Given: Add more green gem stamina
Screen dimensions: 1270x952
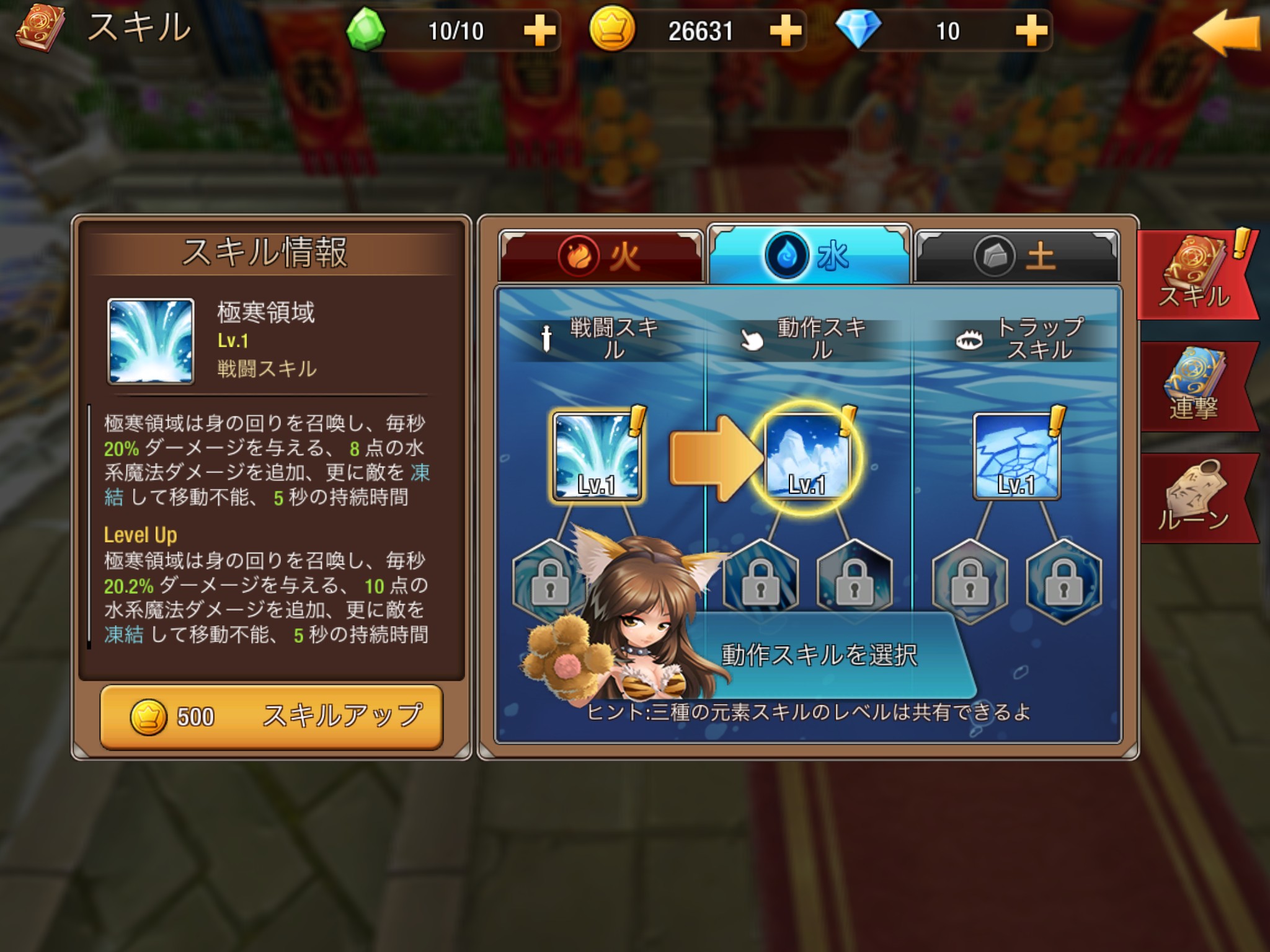Looking at the screenshot, I should [539, 31].
